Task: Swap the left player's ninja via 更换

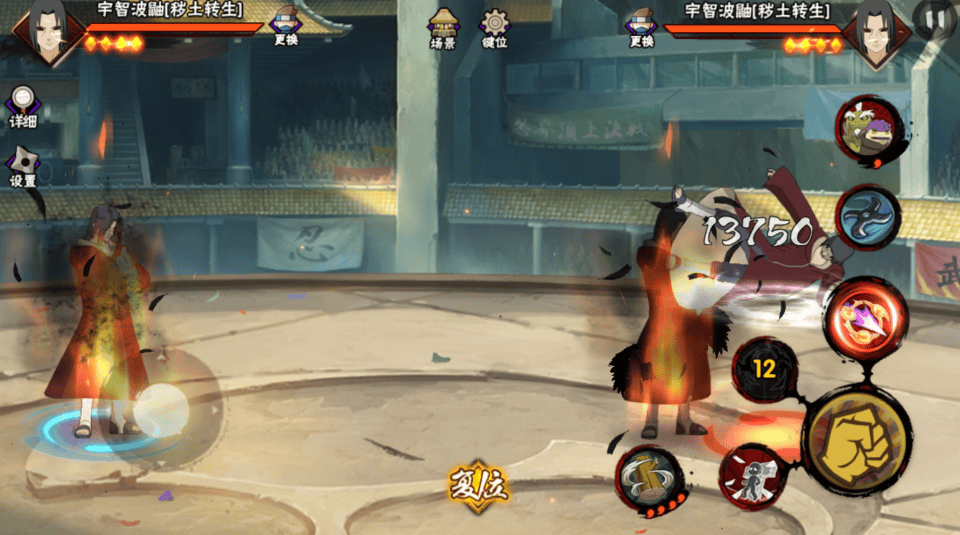Action: (286, 27)
